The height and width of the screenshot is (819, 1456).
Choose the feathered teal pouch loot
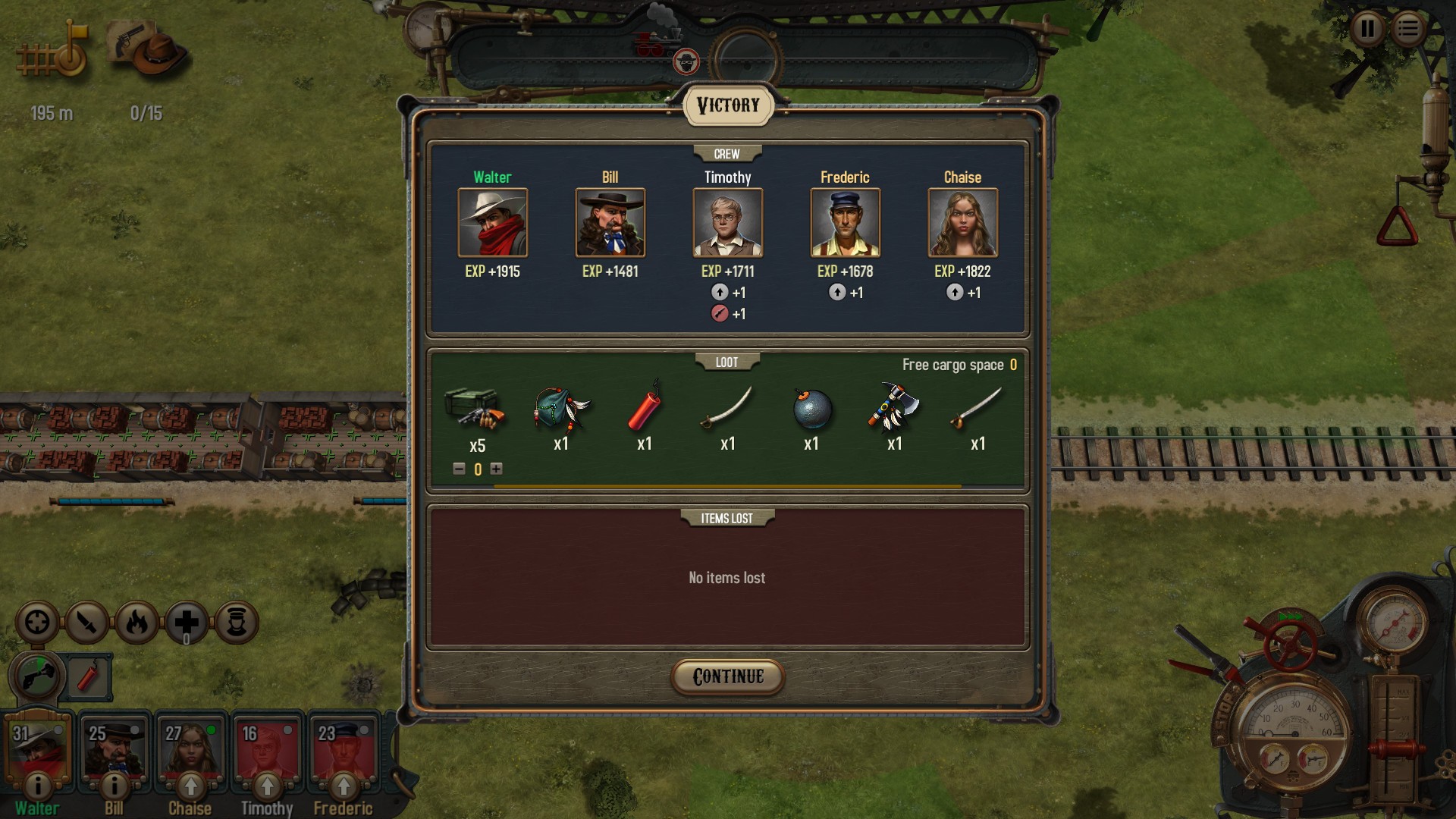tap(561, 409)
